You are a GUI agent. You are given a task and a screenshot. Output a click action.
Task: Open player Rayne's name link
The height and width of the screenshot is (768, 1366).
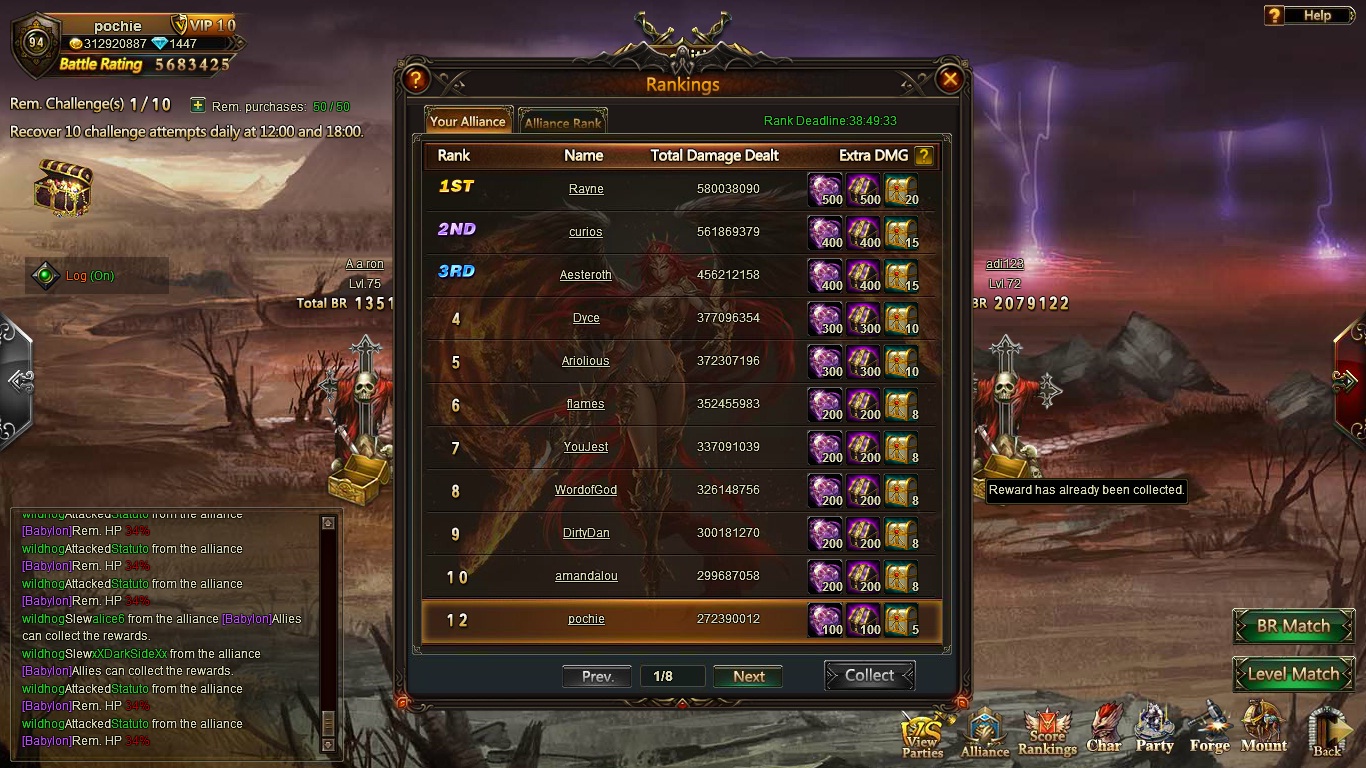pyautogui.click(x=586, y=189)
